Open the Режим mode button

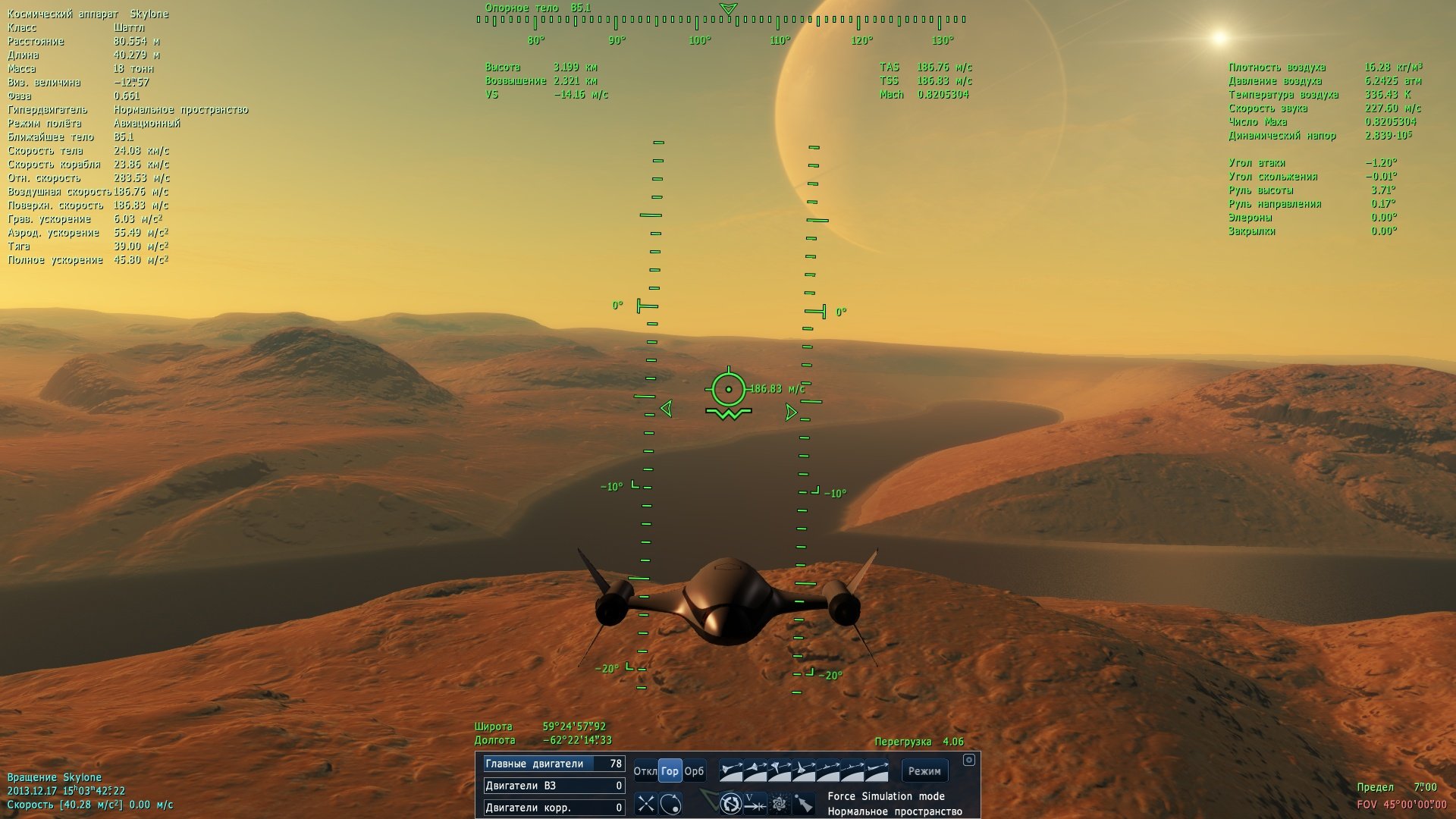click(x=924, y=771)
